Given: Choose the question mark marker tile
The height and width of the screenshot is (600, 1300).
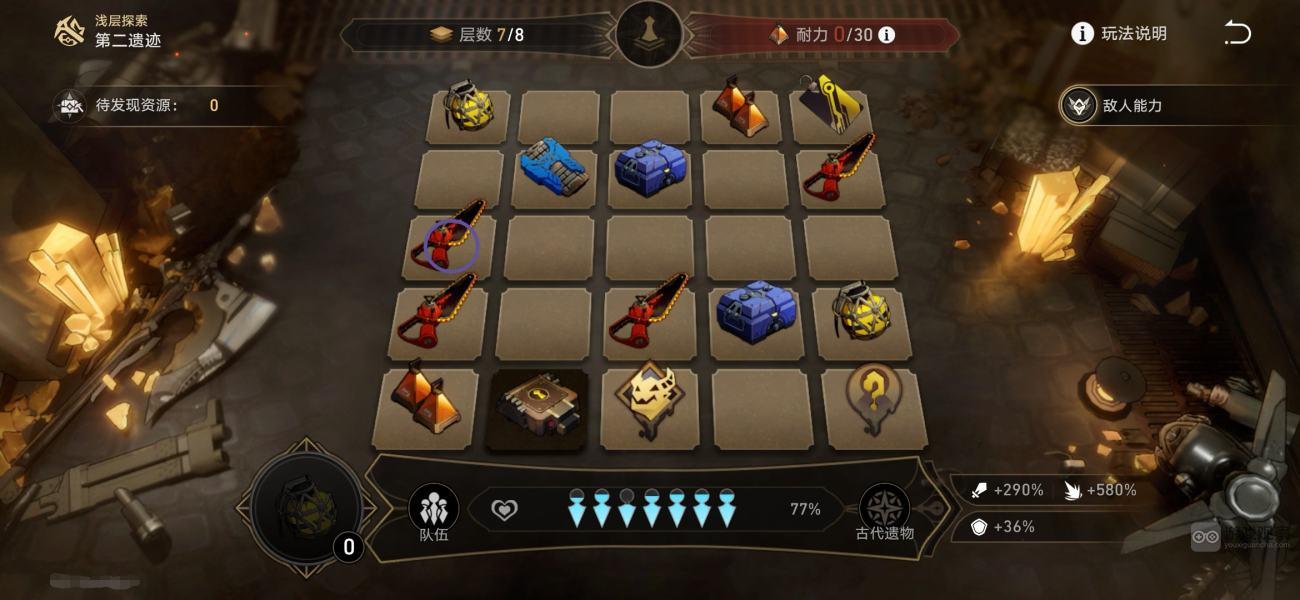Looking at the screenshot, I should coord(868,399).
